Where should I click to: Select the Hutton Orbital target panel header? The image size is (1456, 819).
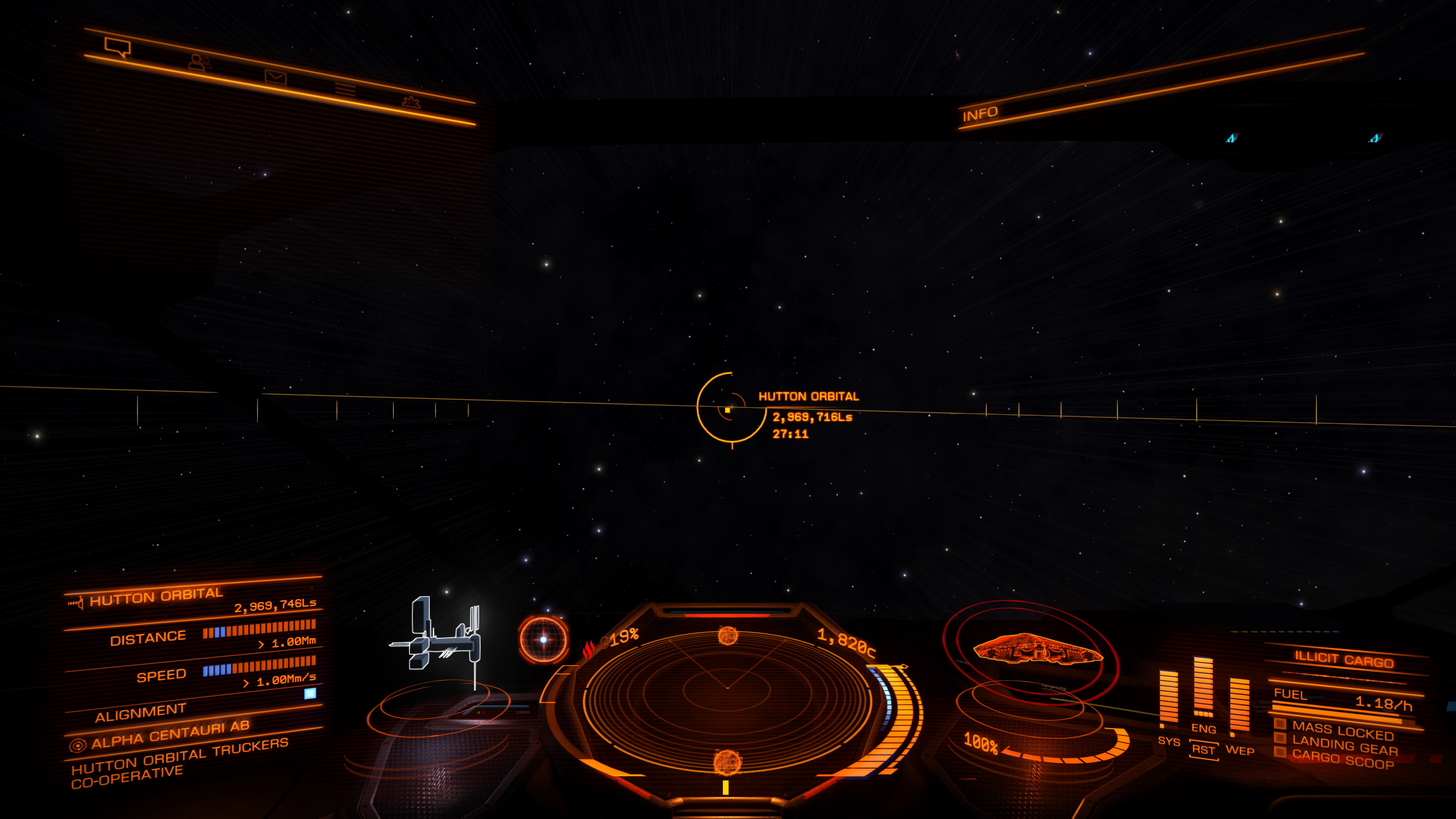click(157, 596)
